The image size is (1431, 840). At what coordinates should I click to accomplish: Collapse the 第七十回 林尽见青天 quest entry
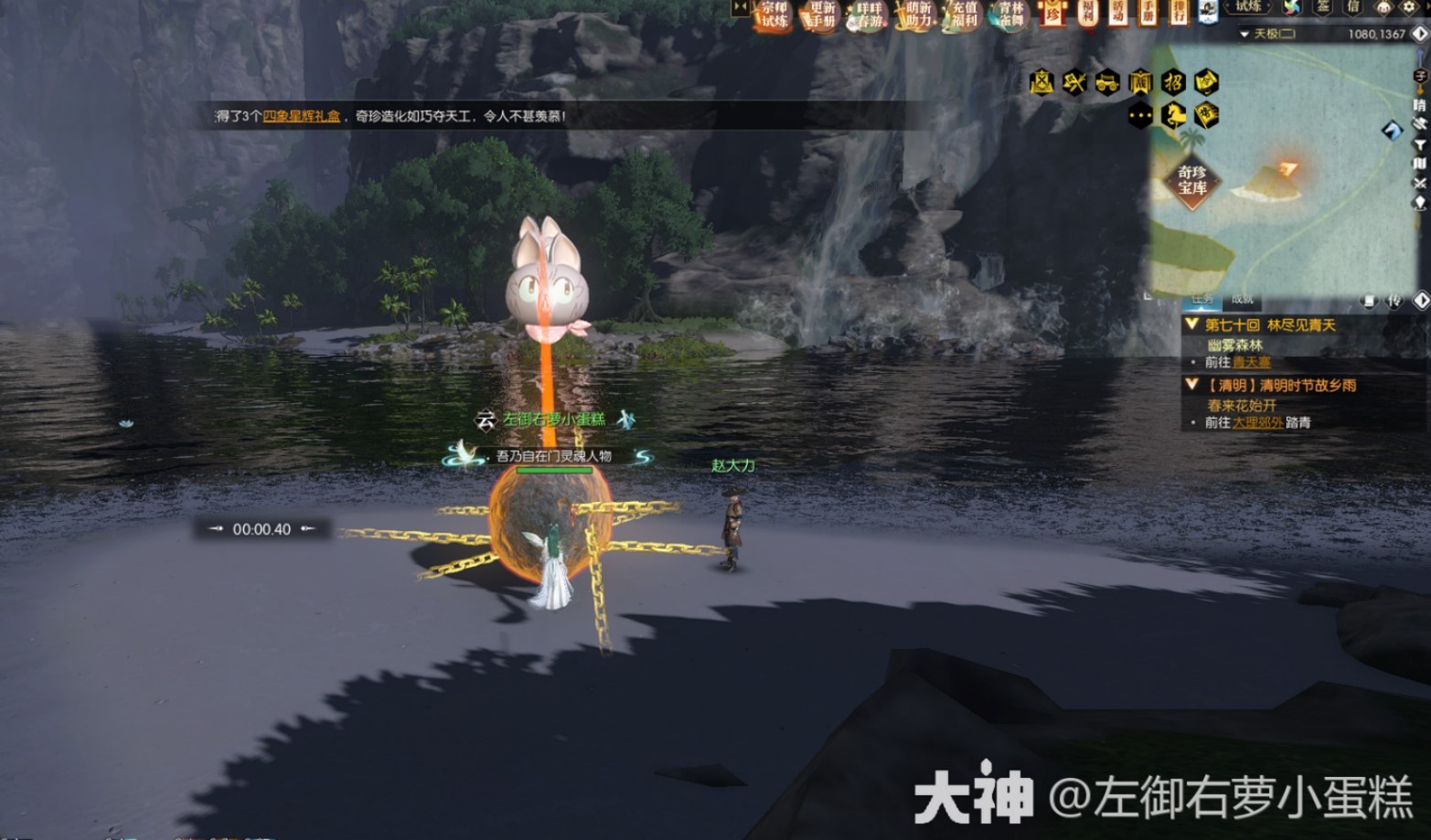tap(1191, 324)
